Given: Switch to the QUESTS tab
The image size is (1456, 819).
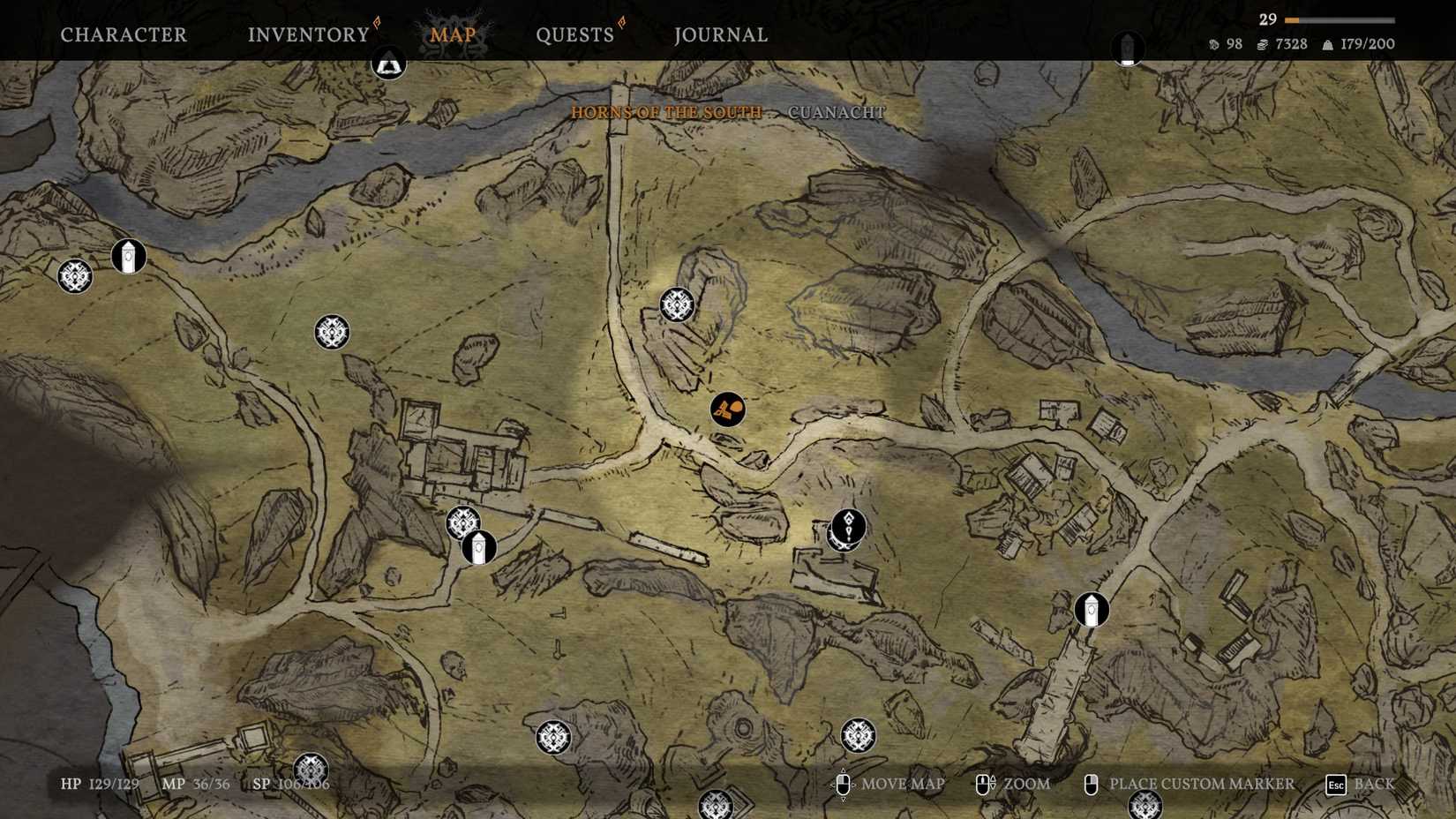Looking at the screenshot, I should 574,34.
